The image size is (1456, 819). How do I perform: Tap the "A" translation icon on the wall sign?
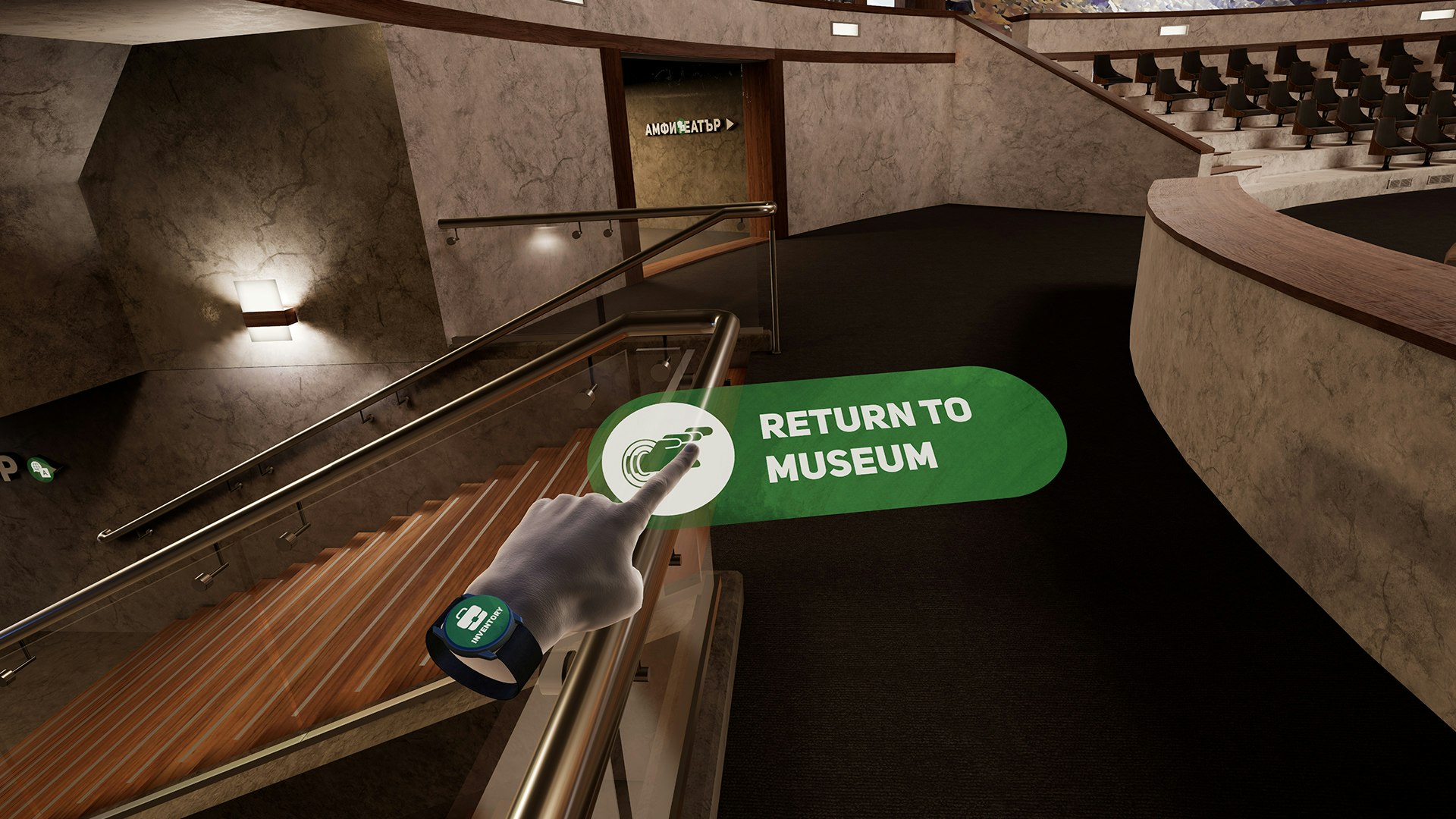point(45,472)
